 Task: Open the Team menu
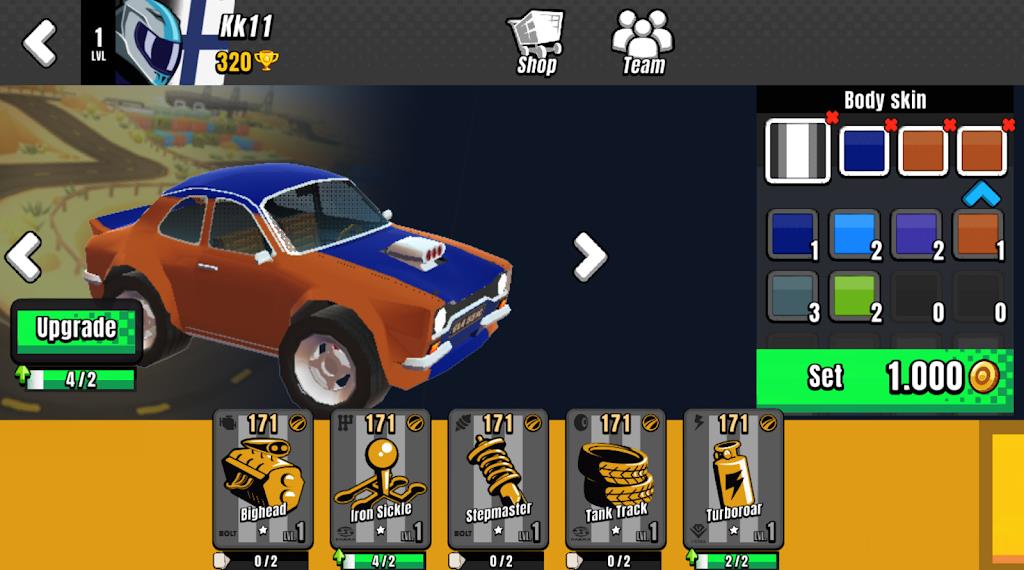click(643, 42)
